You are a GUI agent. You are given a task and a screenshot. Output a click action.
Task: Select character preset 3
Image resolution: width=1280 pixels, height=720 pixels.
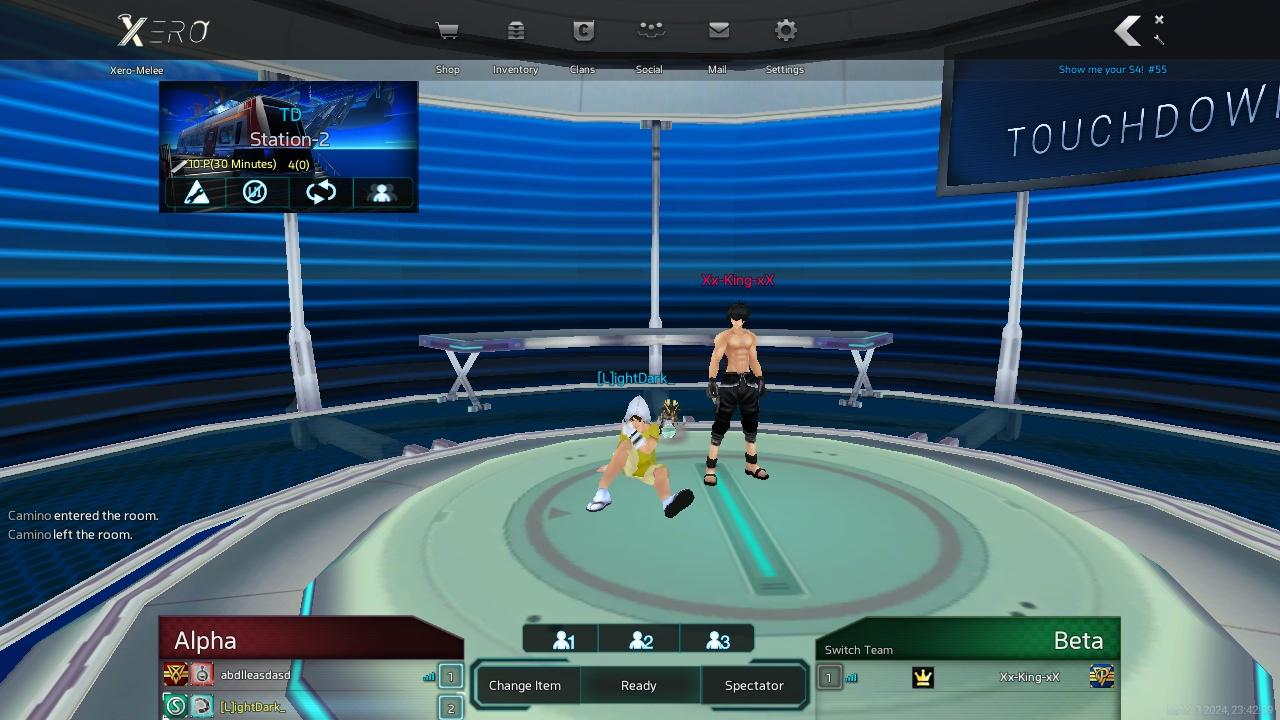(717, 640)
